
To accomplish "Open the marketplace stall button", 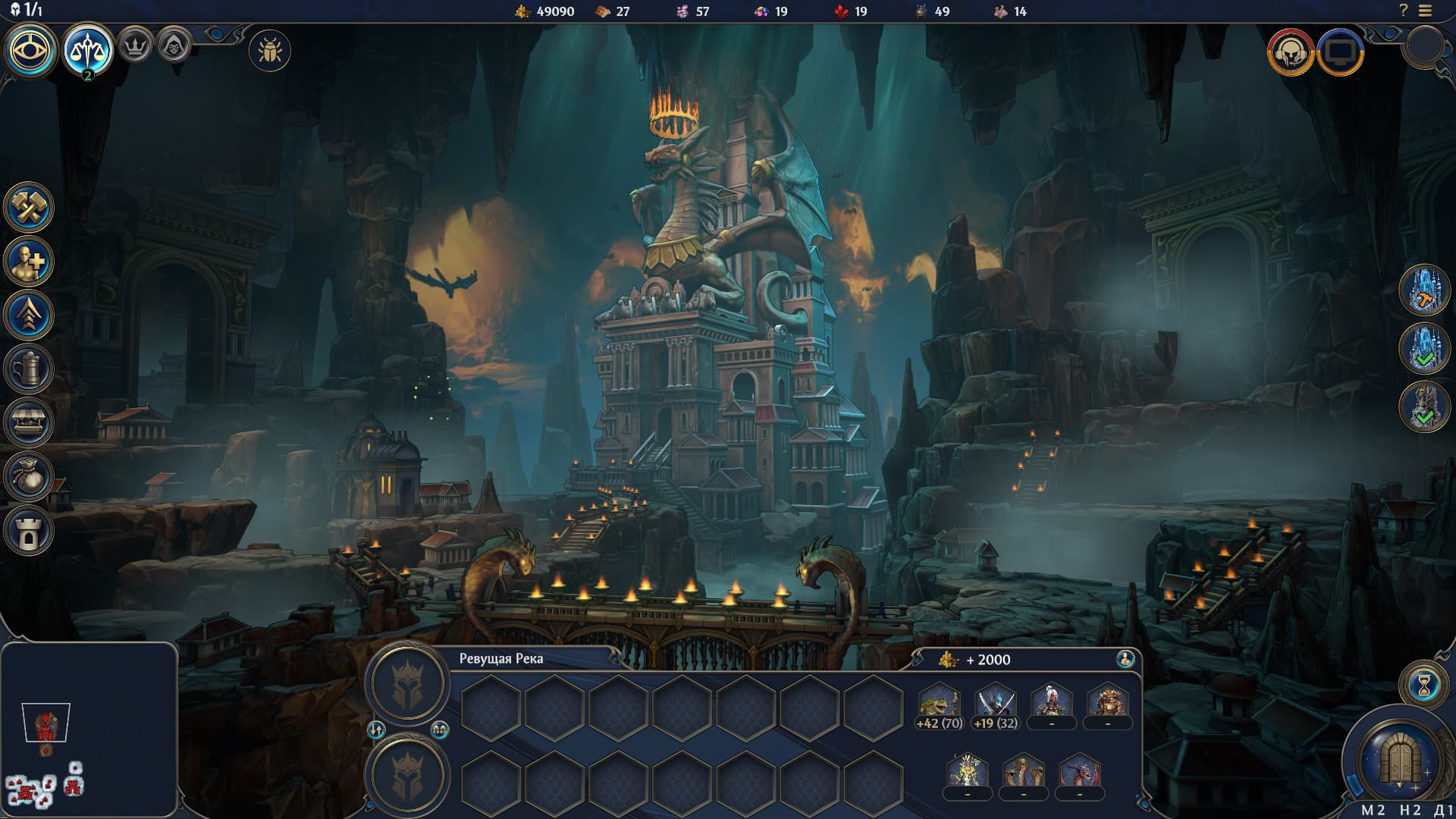I will coord(29,422).
